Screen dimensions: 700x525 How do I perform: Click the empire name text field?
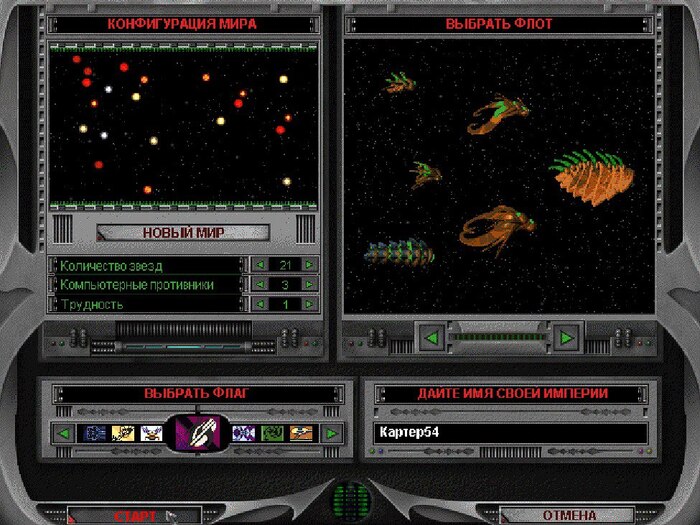tap(510, 433)
